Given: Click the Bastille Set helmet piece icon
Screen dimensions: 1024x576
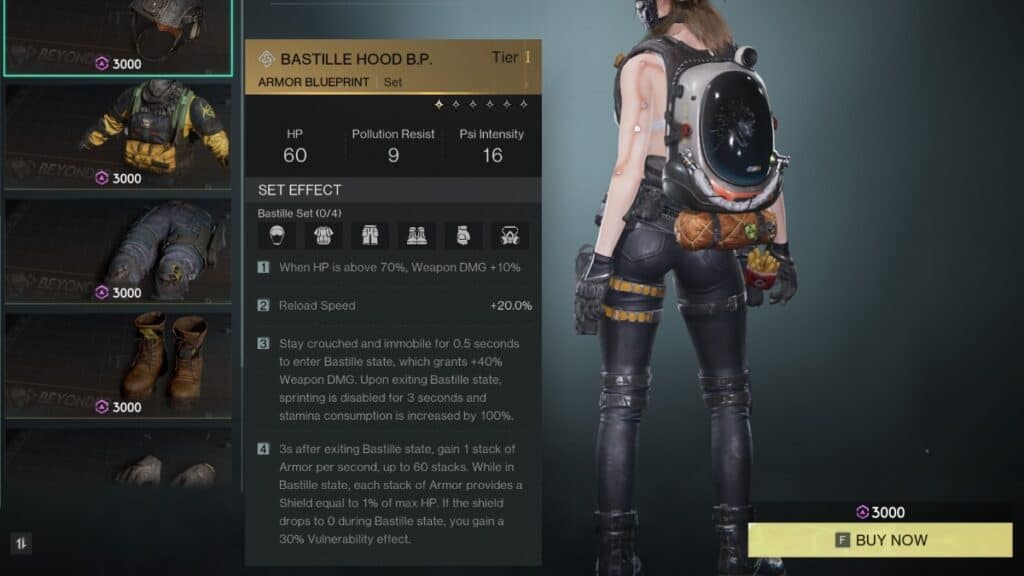Looking at the screenshot, I should tap(276, 236).
